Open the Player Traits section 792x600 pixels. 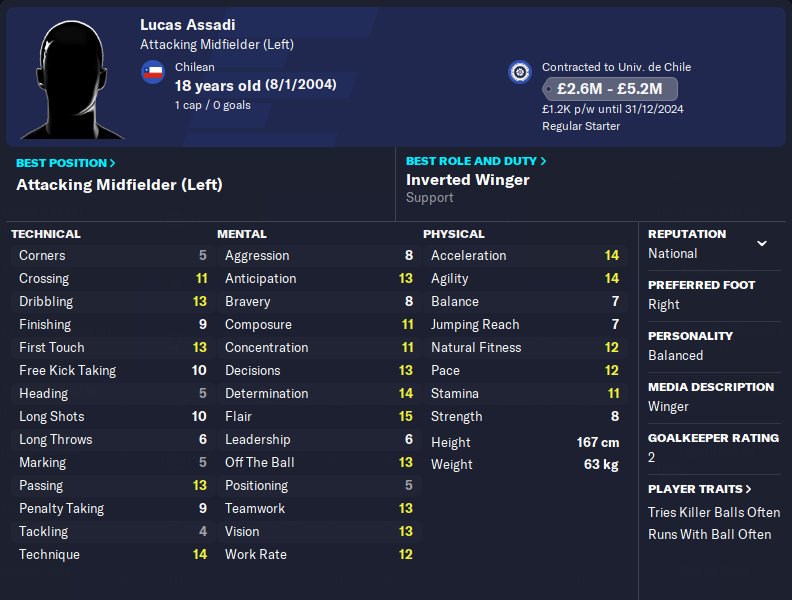700,489
